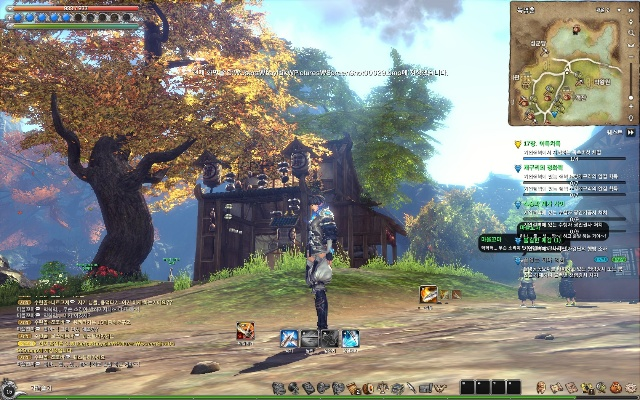Open the minimap in the corner

(568, 62)
